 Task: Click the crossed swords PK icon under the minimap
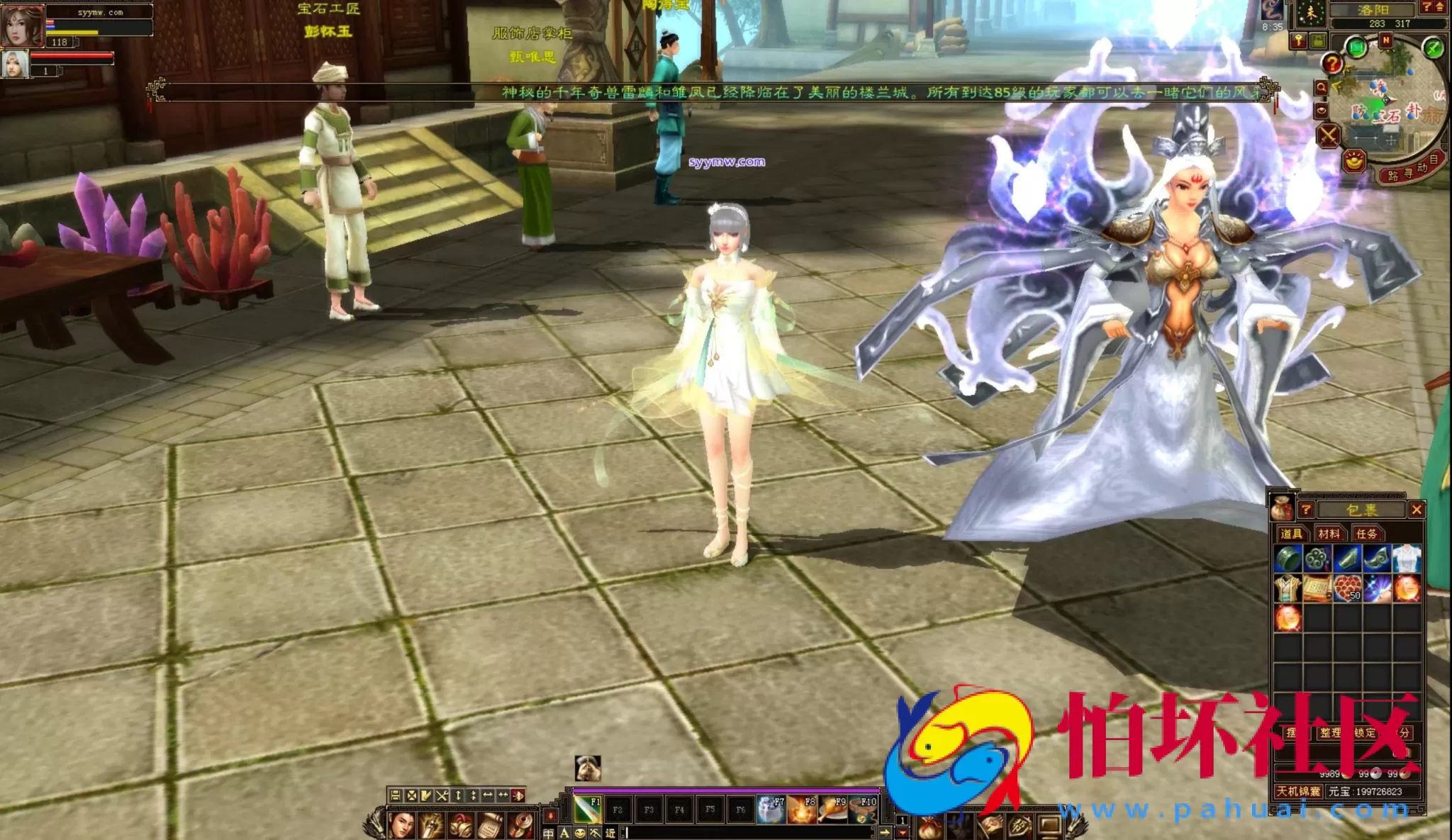(1327, 135)
